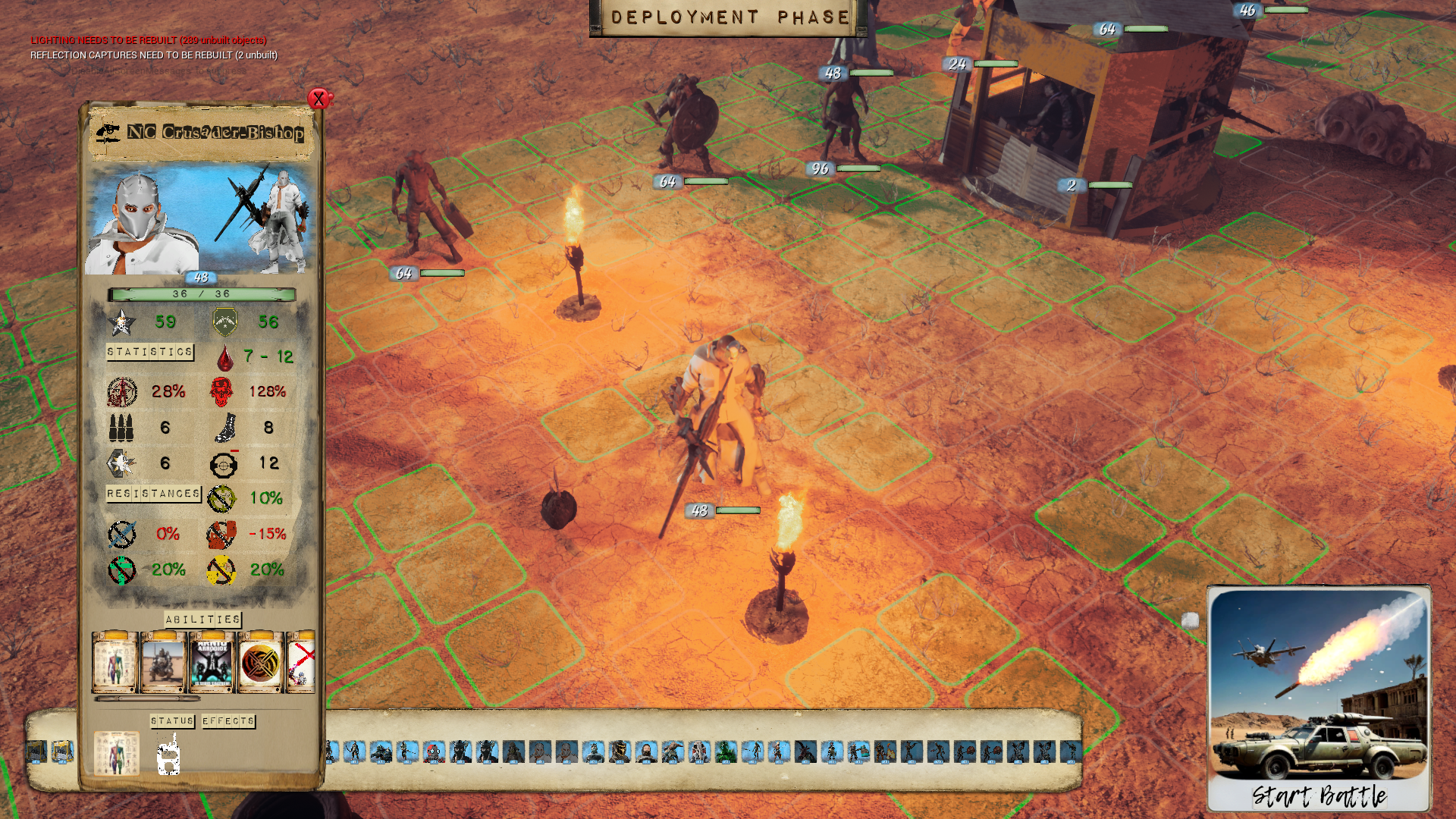The width and height of the screenshot is (1456, 819).
Task: Click the abilities row scrollbar
Action: (147, 698)
